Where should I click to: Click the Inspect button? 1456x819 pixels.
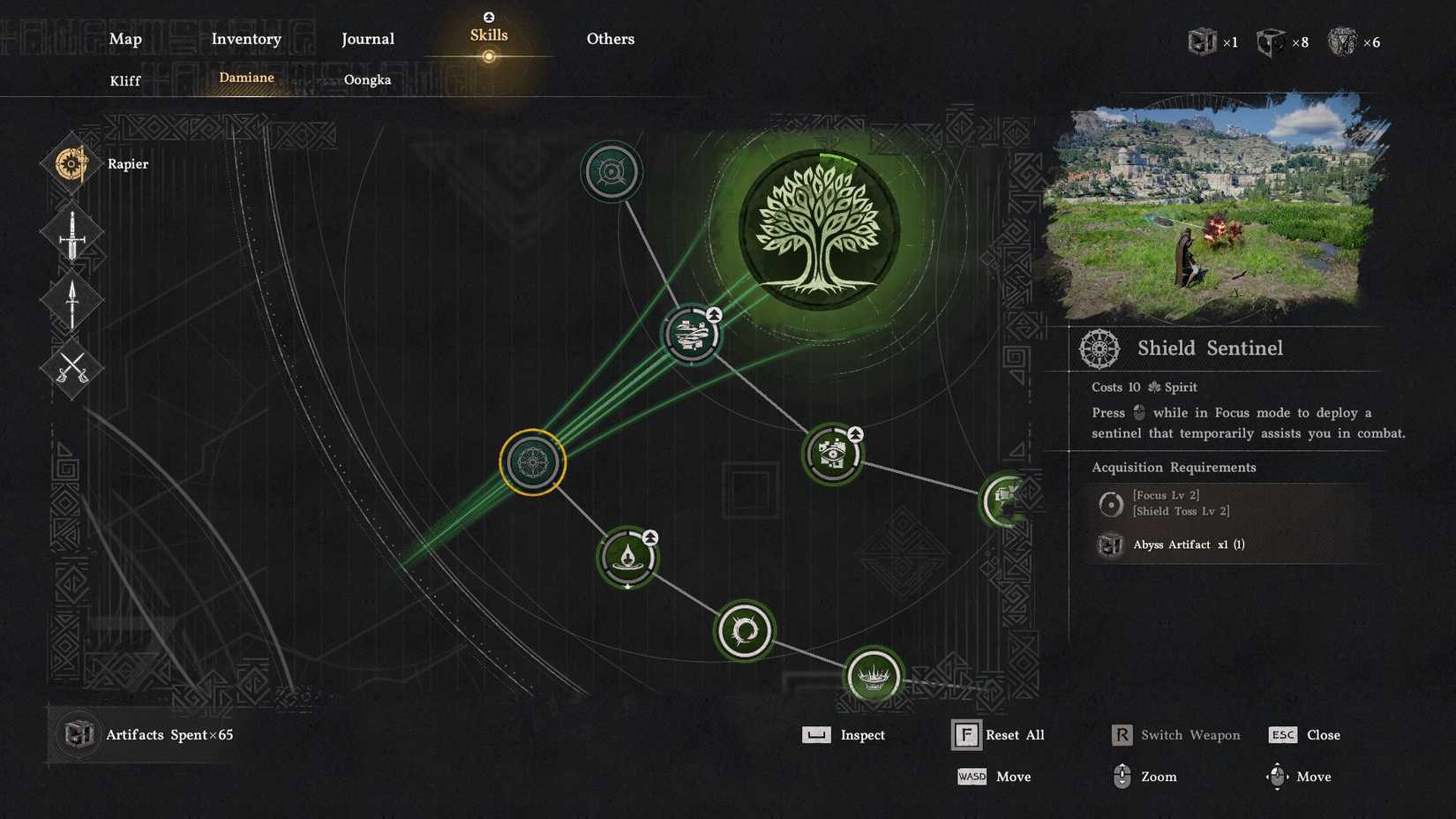pyautogui.click(x=844, y=735)
